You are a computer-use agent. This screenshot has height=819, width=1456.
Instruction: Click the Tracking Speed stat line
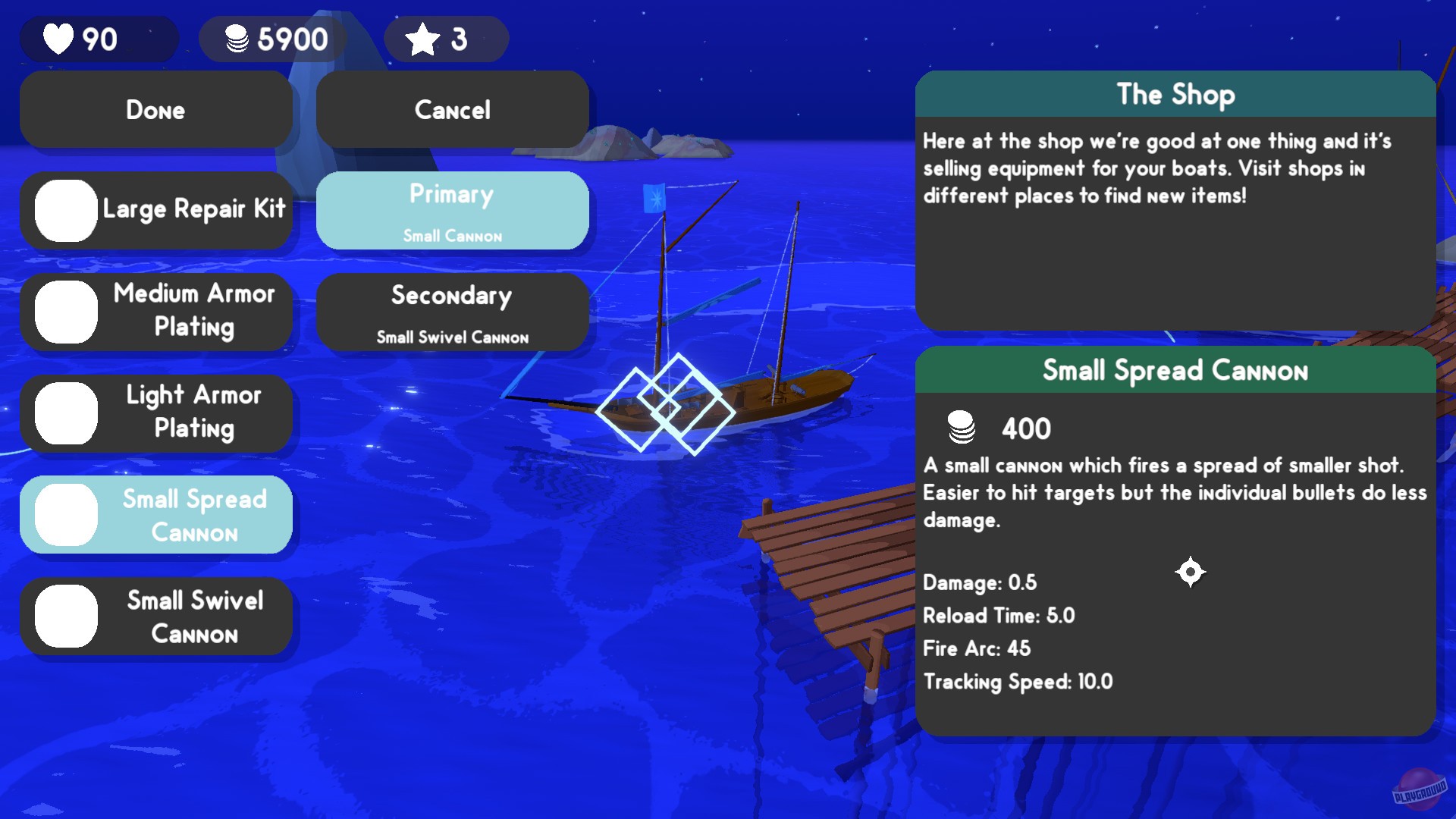pos(1018,682)
